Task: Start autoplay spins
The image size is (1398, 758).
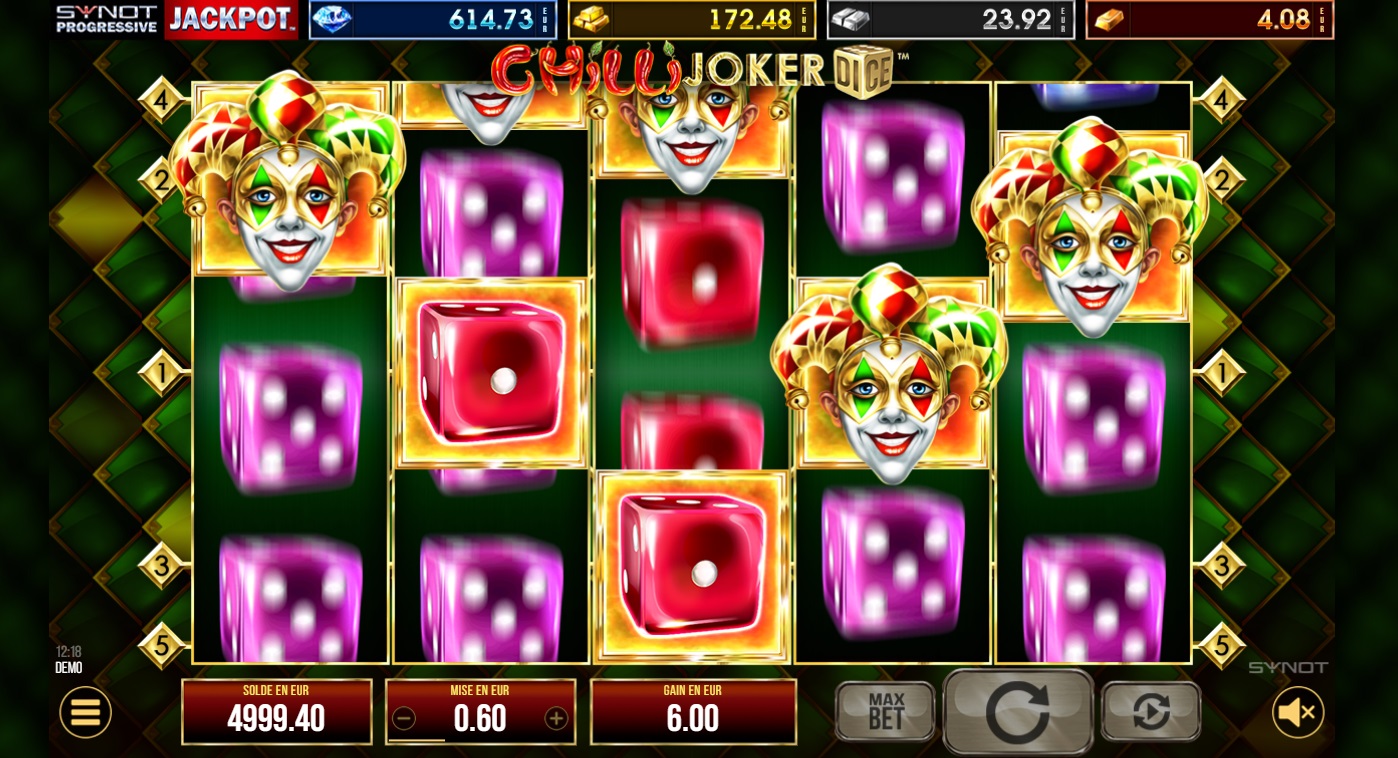Action: click(1150, 712)
